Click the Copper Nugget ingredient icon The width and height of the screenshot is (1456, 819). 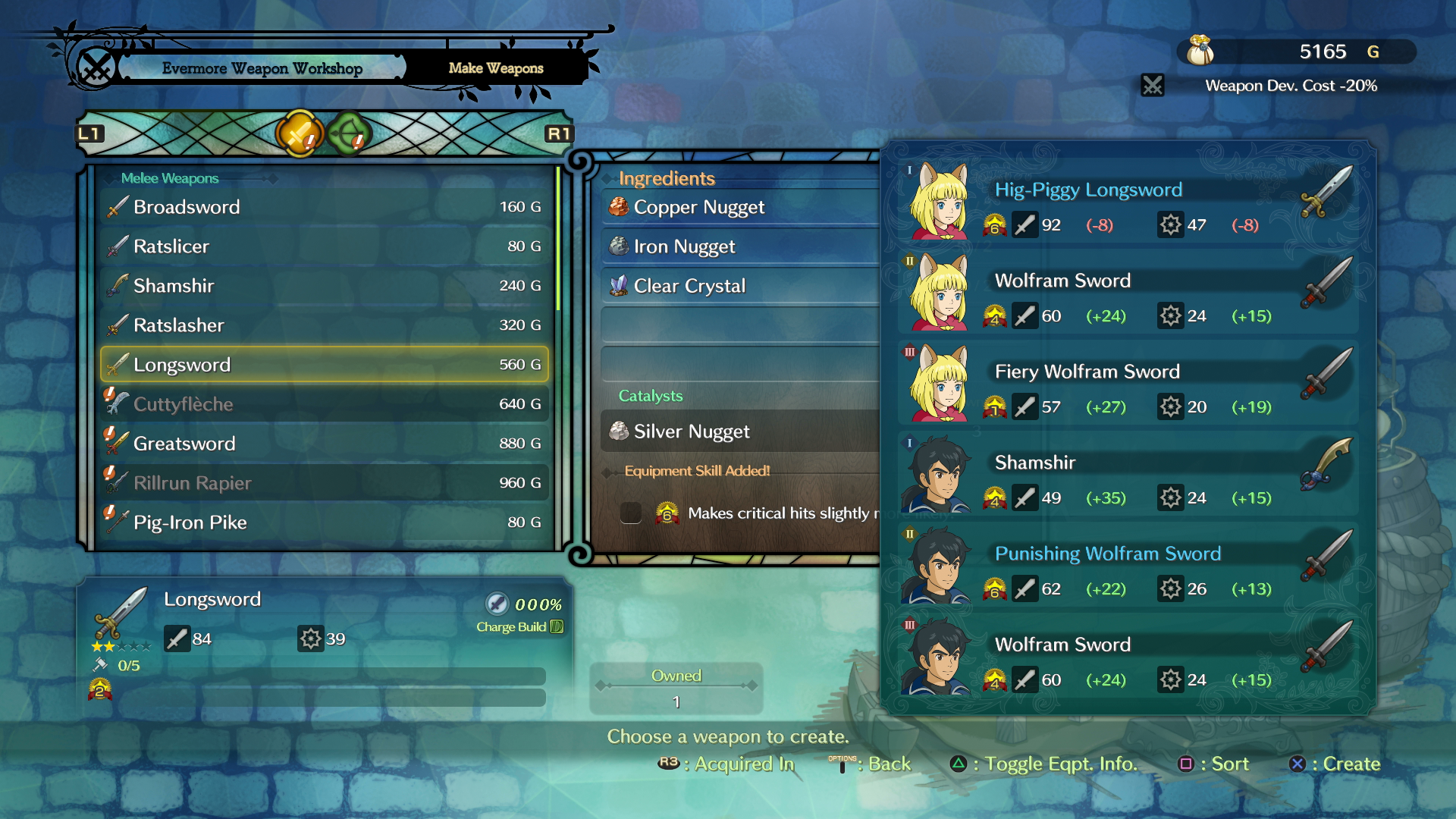click(x=618, y=206)
